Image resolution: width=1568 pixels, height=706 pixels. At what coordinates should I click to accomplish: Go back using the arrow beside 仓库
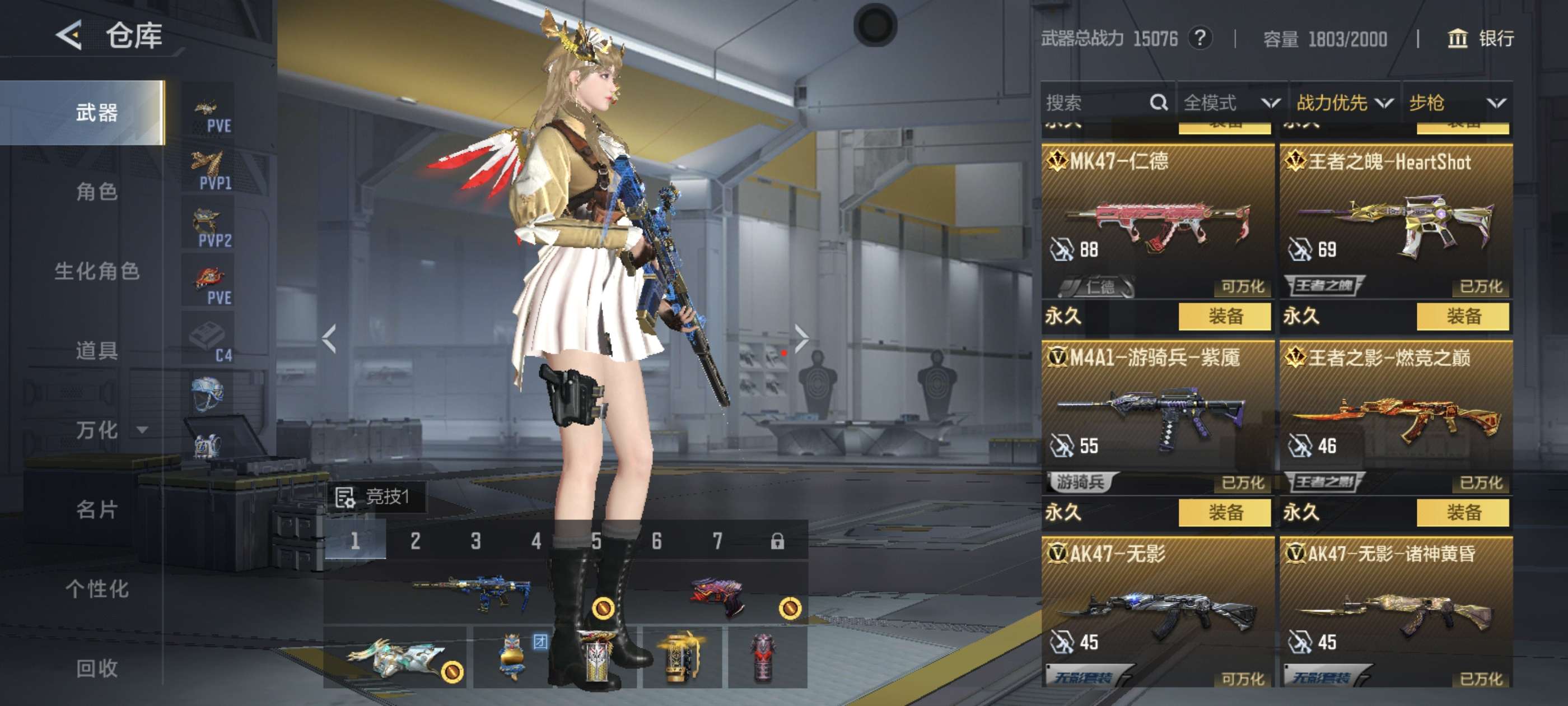pos(69,35)
